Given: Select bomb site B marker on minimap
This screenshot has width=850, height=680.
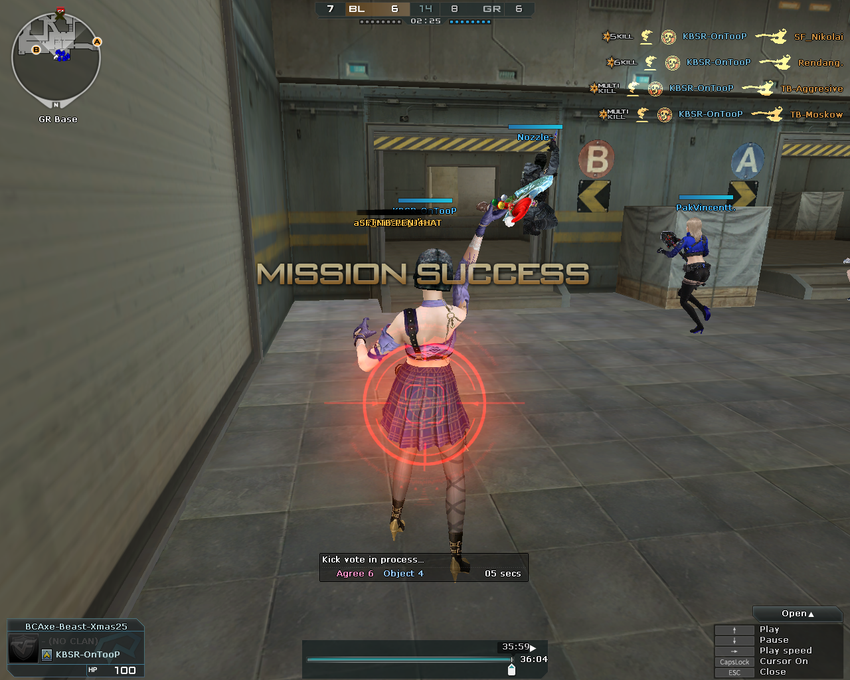Looking at the screenshot, I should (36, 49).
